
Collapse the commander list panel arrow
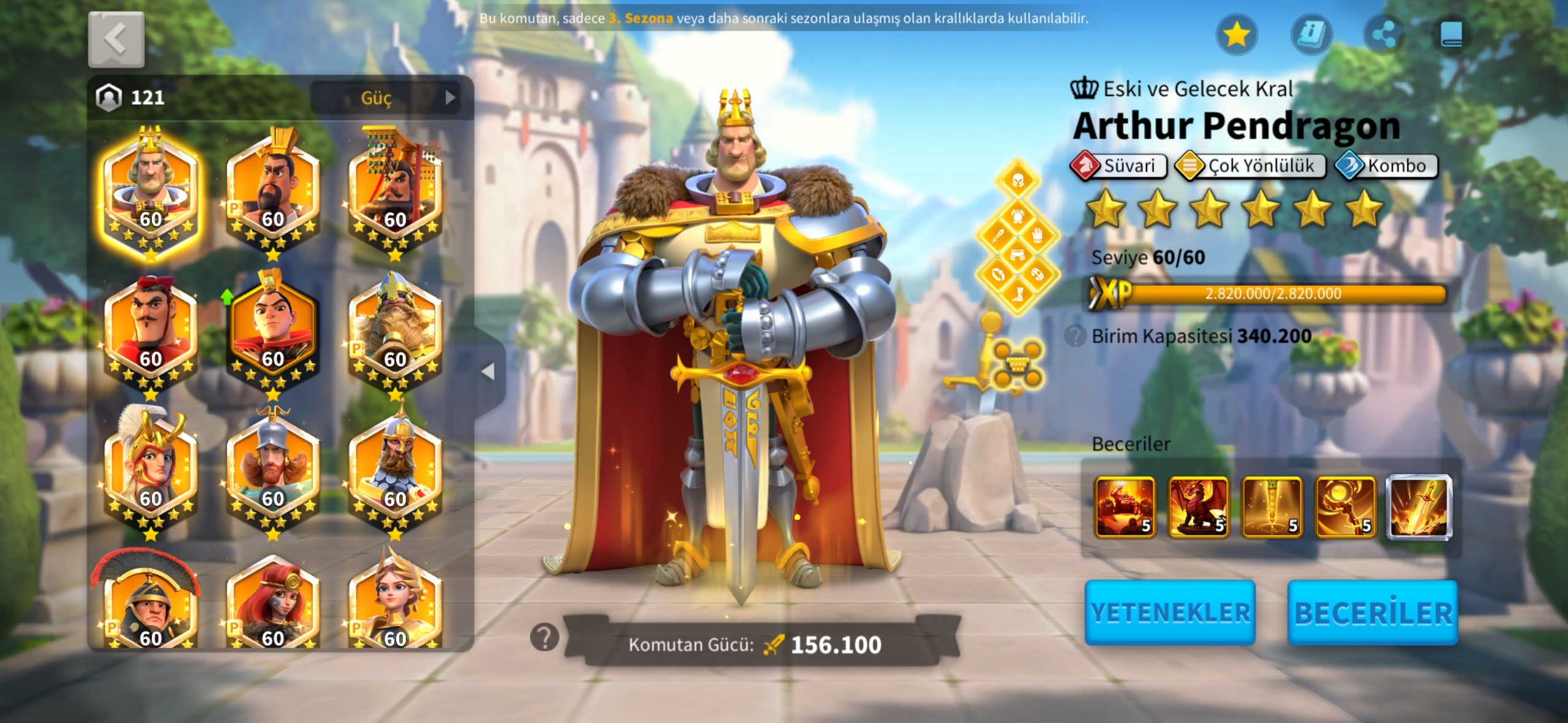[x=488, y=372]
